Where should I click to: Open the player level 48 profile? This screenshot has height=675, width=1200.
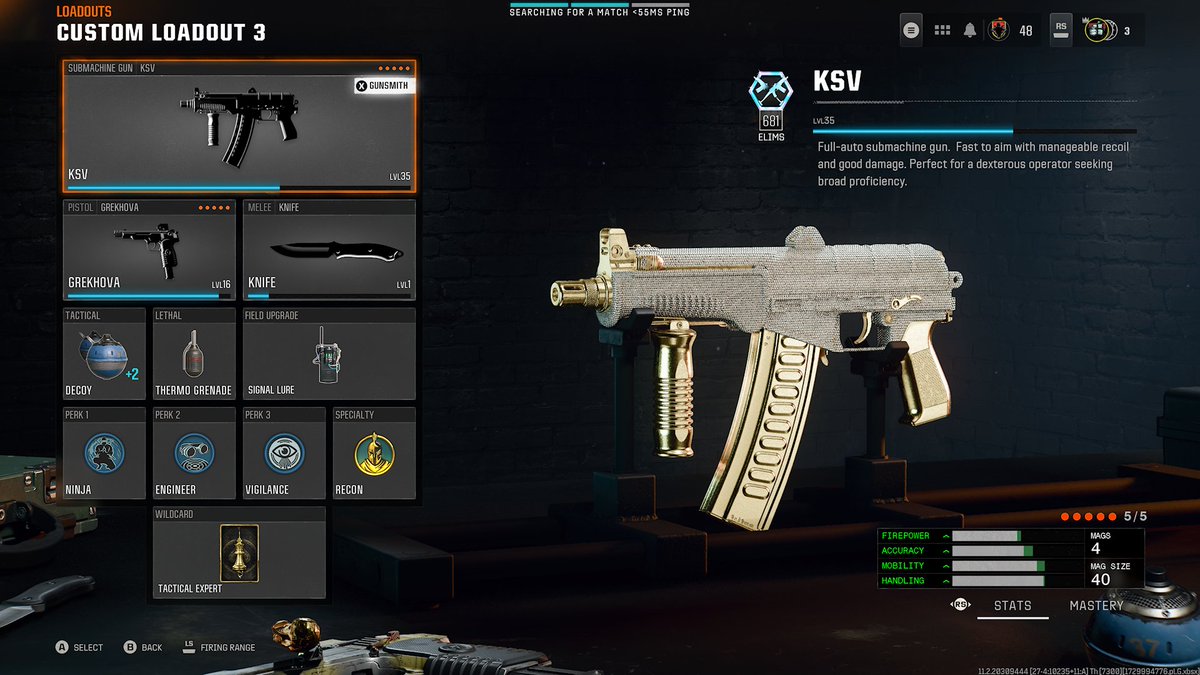tap(1000, 30)
